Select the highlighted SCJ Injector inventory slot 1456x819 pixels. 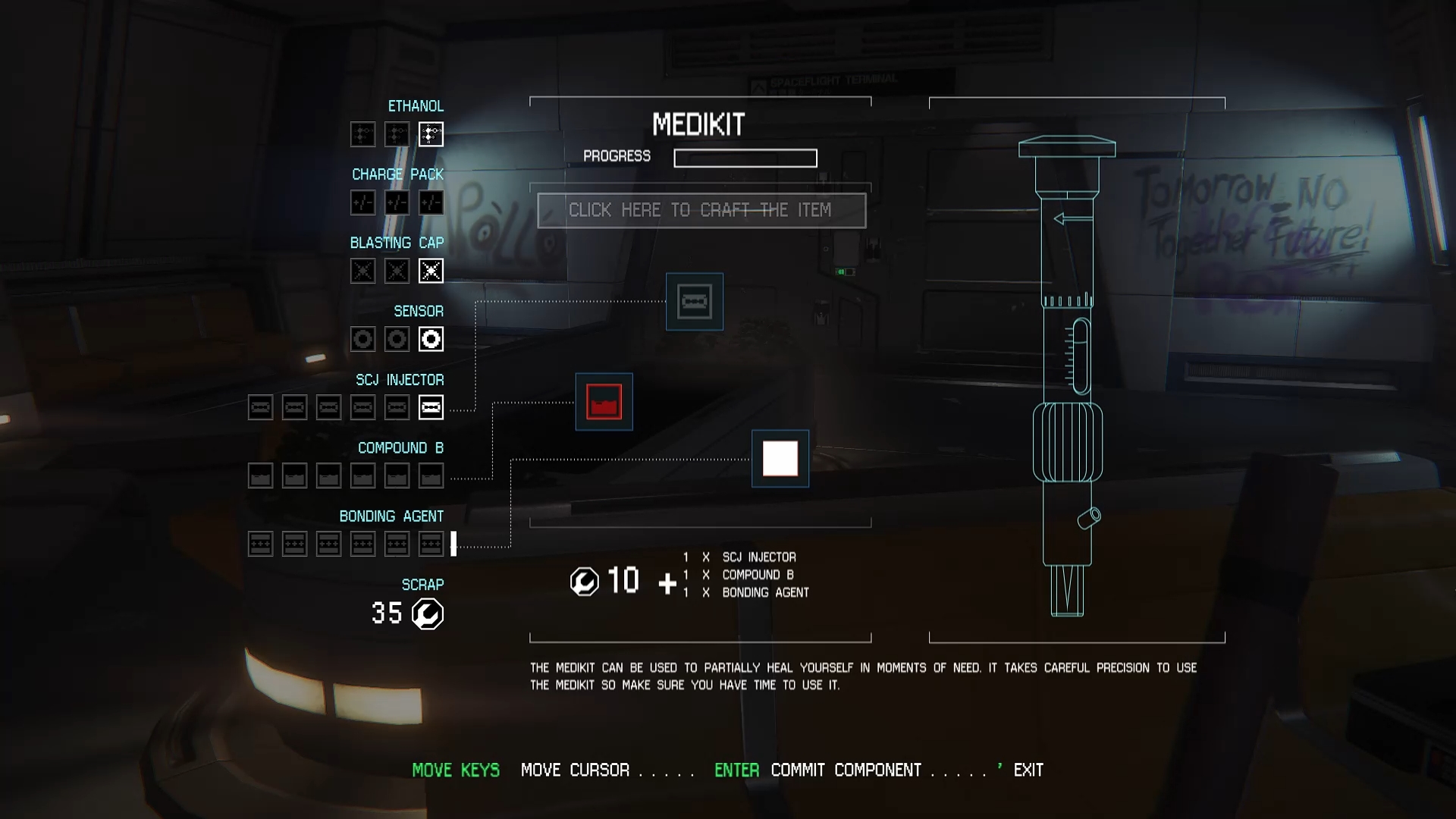click(x=431, y=407)
